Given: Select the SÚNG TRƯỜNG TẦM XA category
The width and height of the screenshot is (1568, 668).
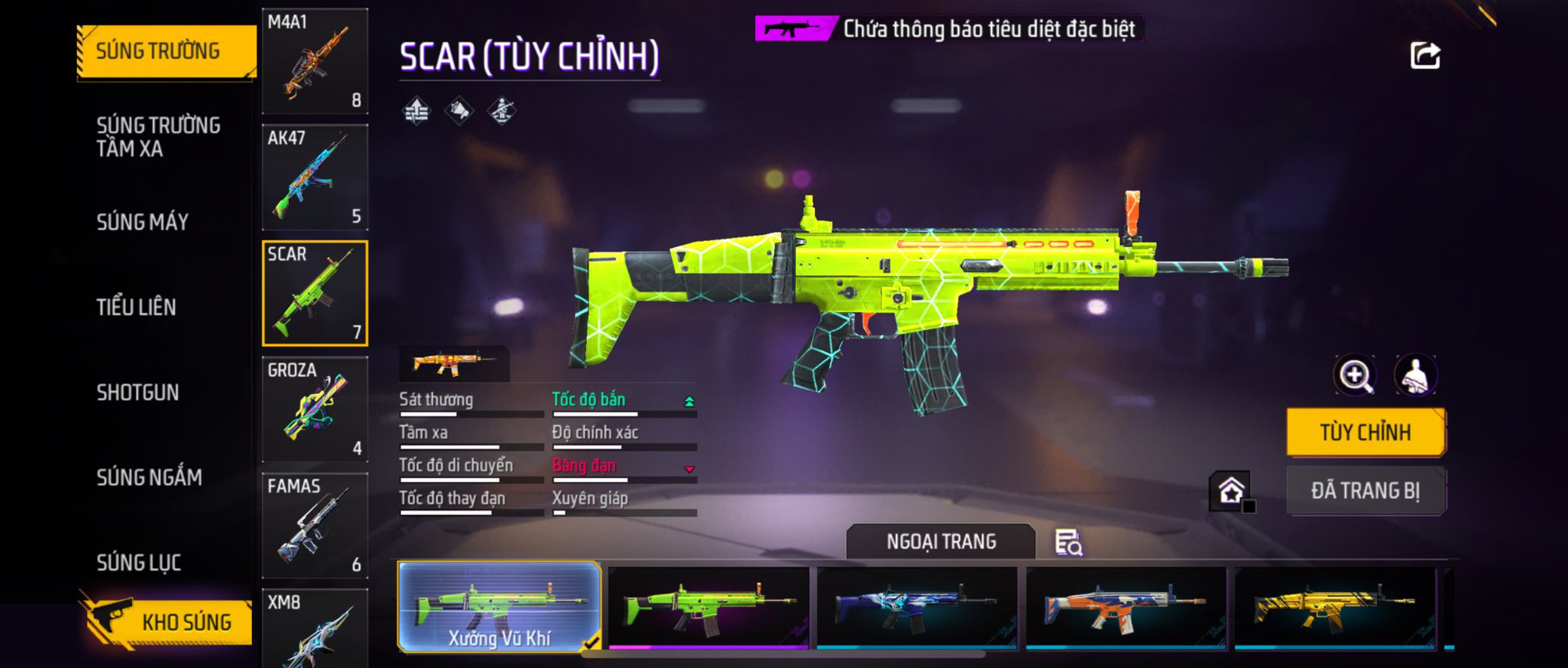Looking at the screenshot, I should pos(158,136).
